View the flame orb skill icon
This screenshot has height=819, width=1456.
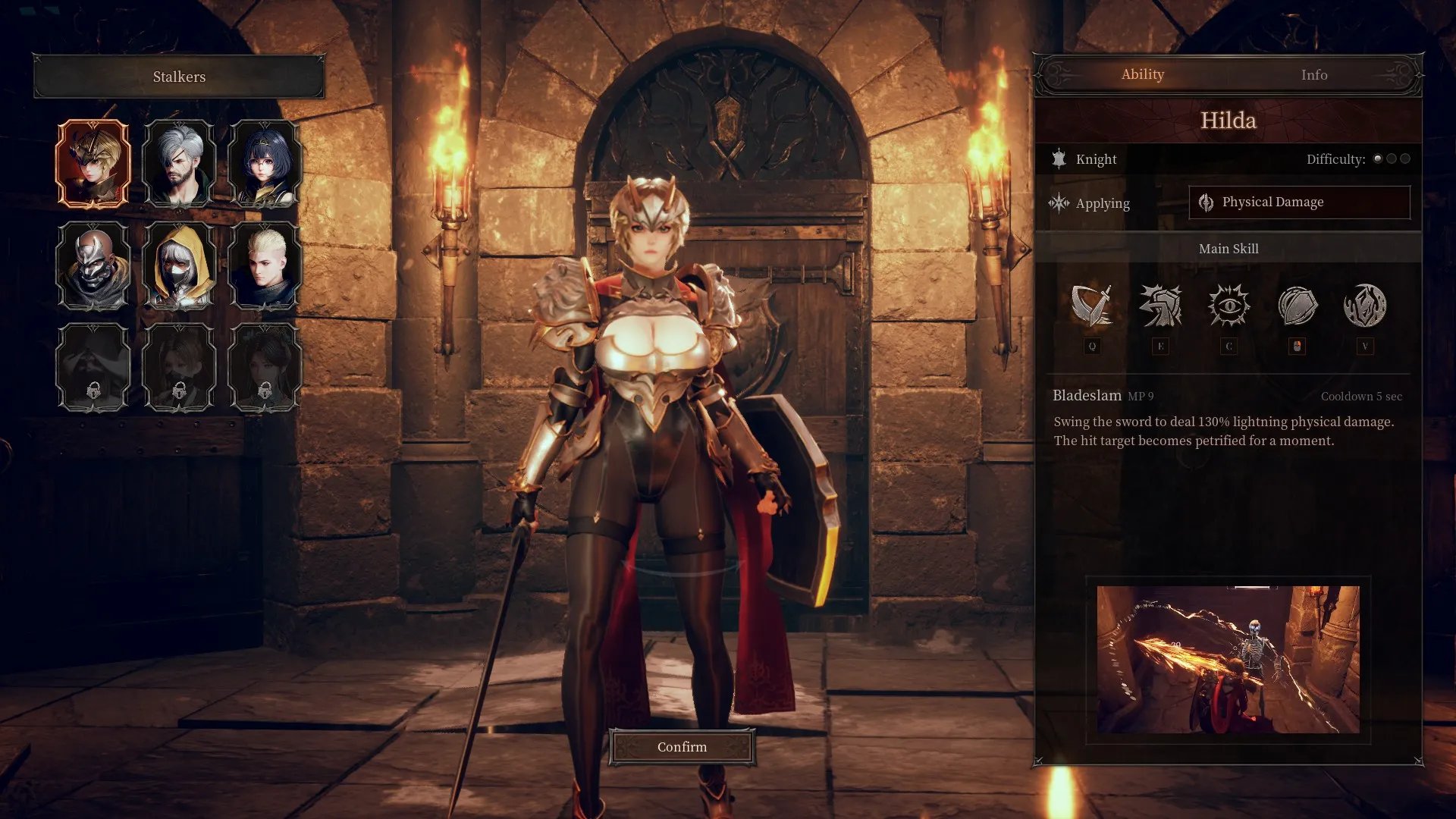point(1365,306)
